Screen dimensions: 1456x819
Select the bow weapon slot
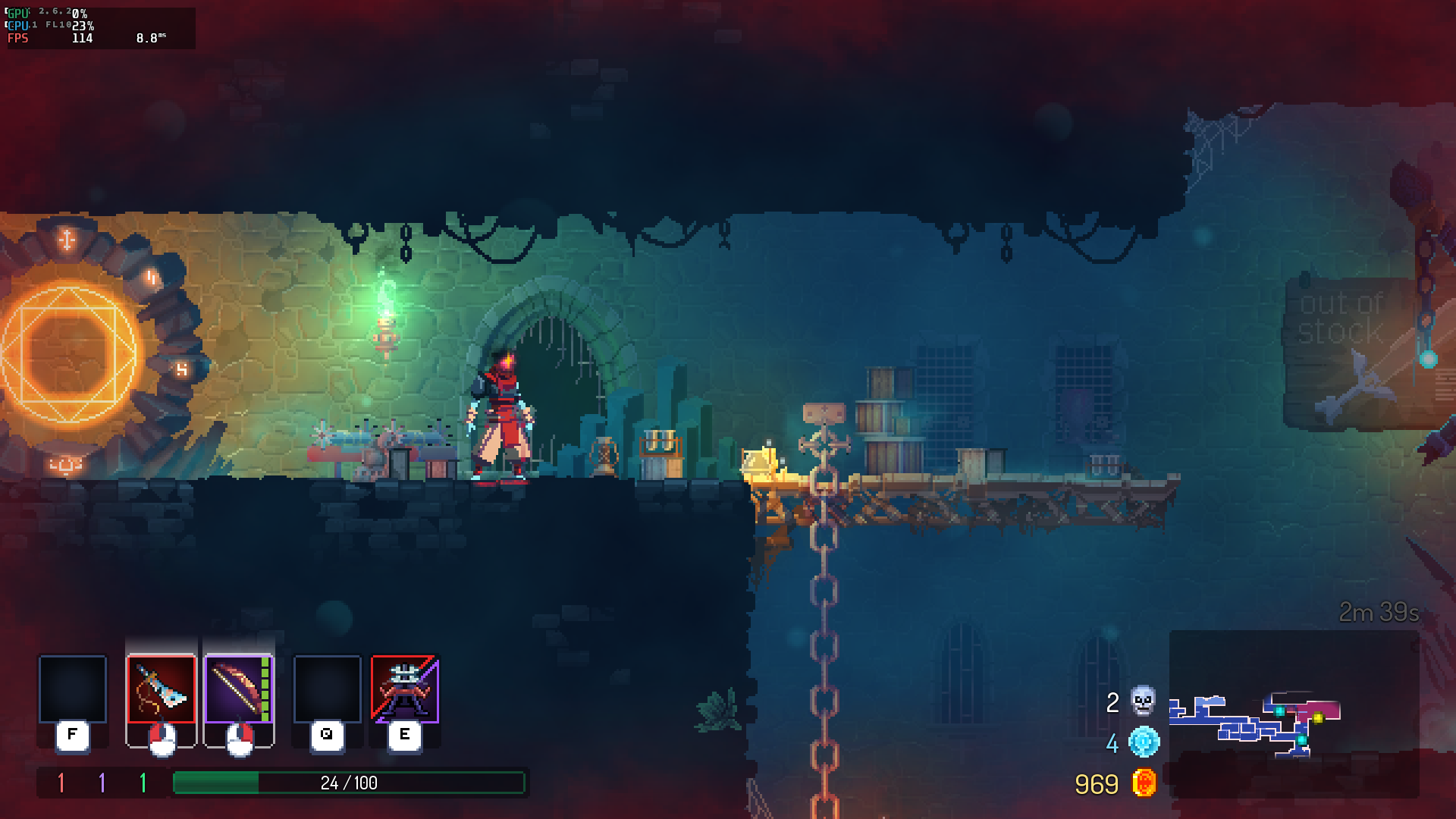238,689
